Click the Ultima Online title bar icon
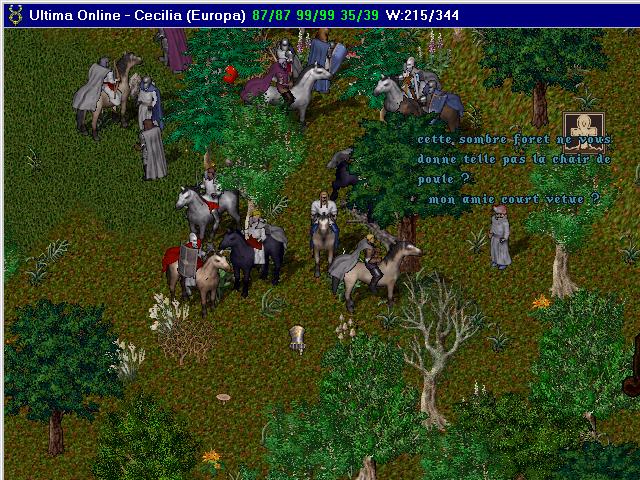This screenshot has width=640, height=480. [x=15, y=15]
